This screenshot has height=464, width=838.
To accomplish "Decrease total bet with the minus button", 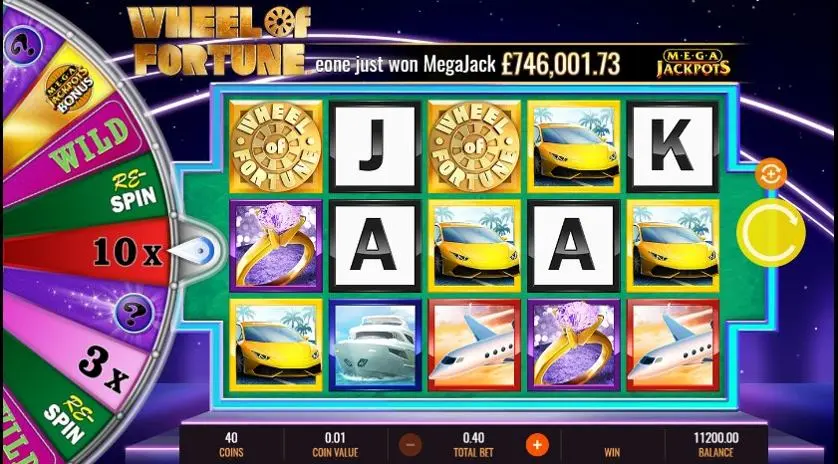I will coord(410,444).
